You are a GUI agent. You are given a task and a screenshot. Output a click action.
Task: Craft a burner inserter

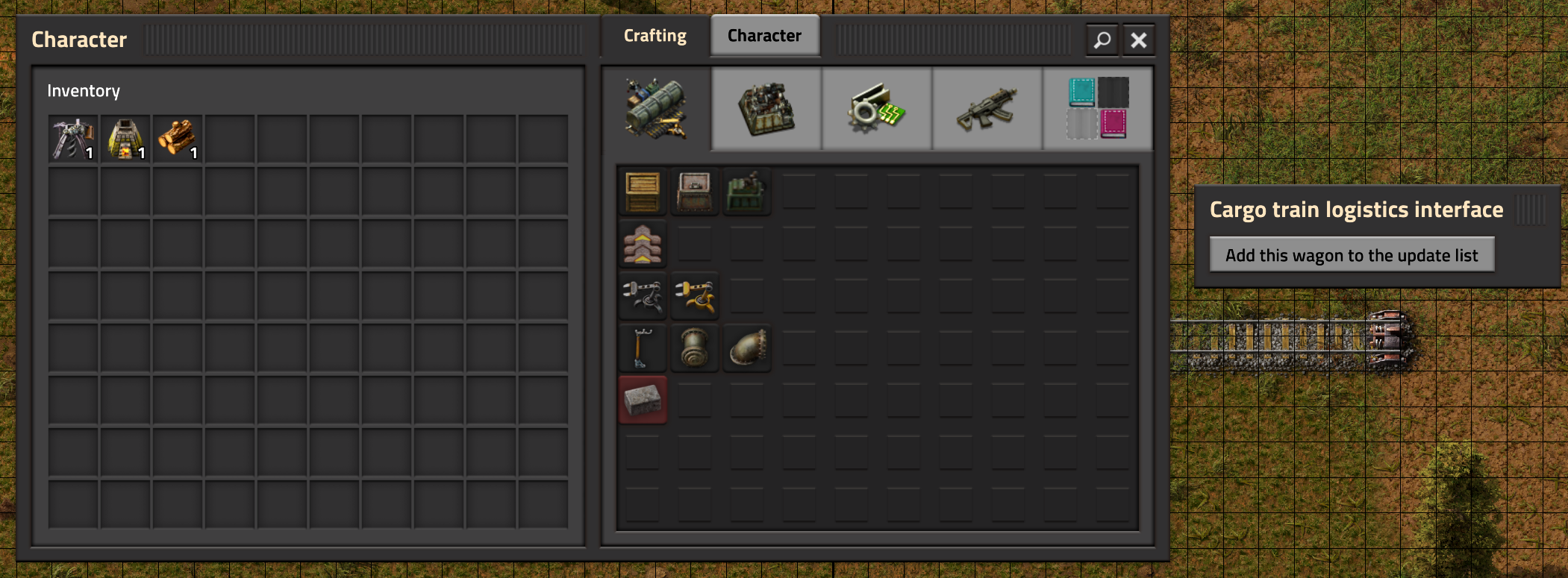pos(642,296)
